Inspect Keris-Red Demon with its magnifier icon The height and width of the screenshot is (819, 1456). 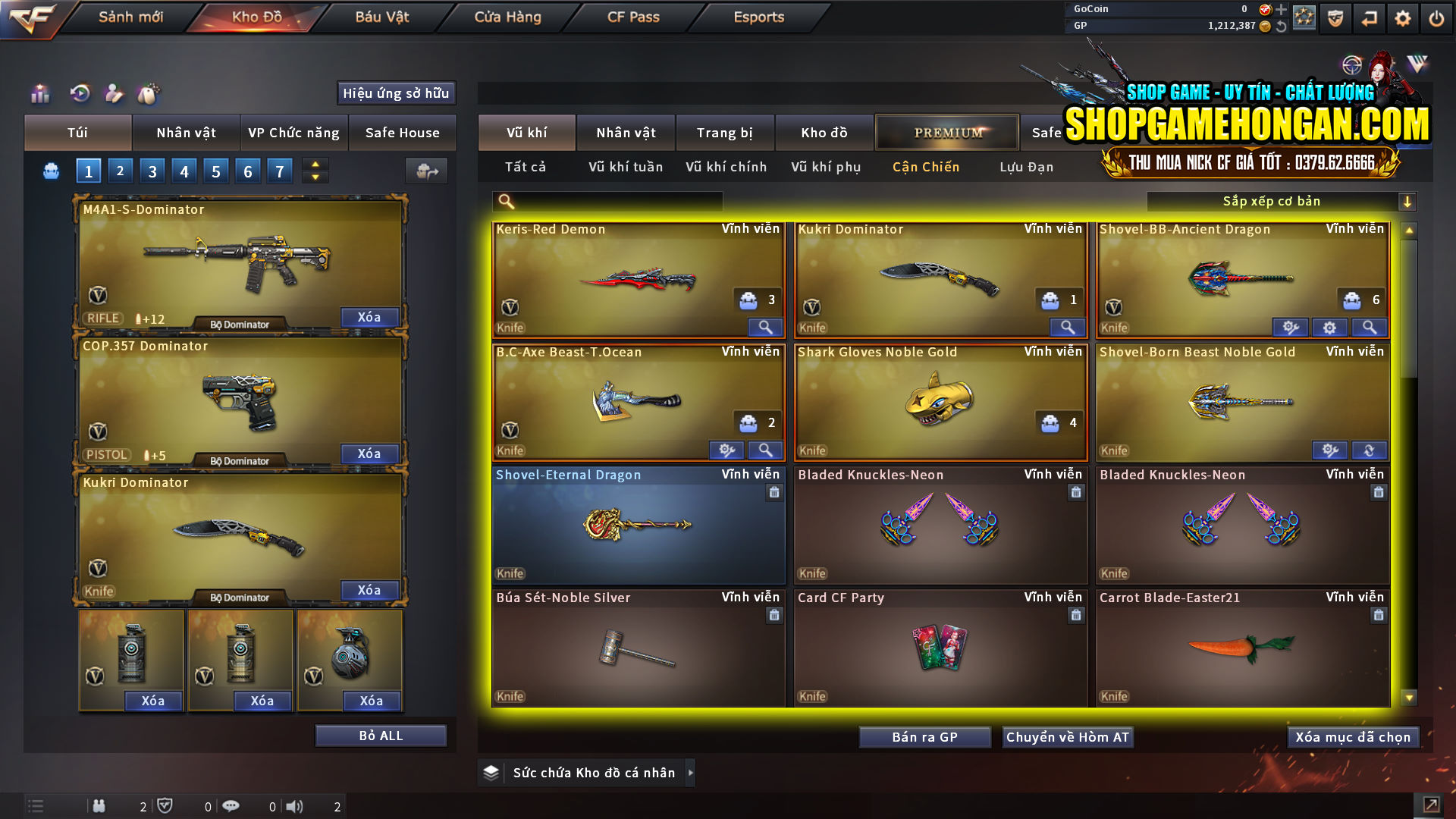(764, 327)
